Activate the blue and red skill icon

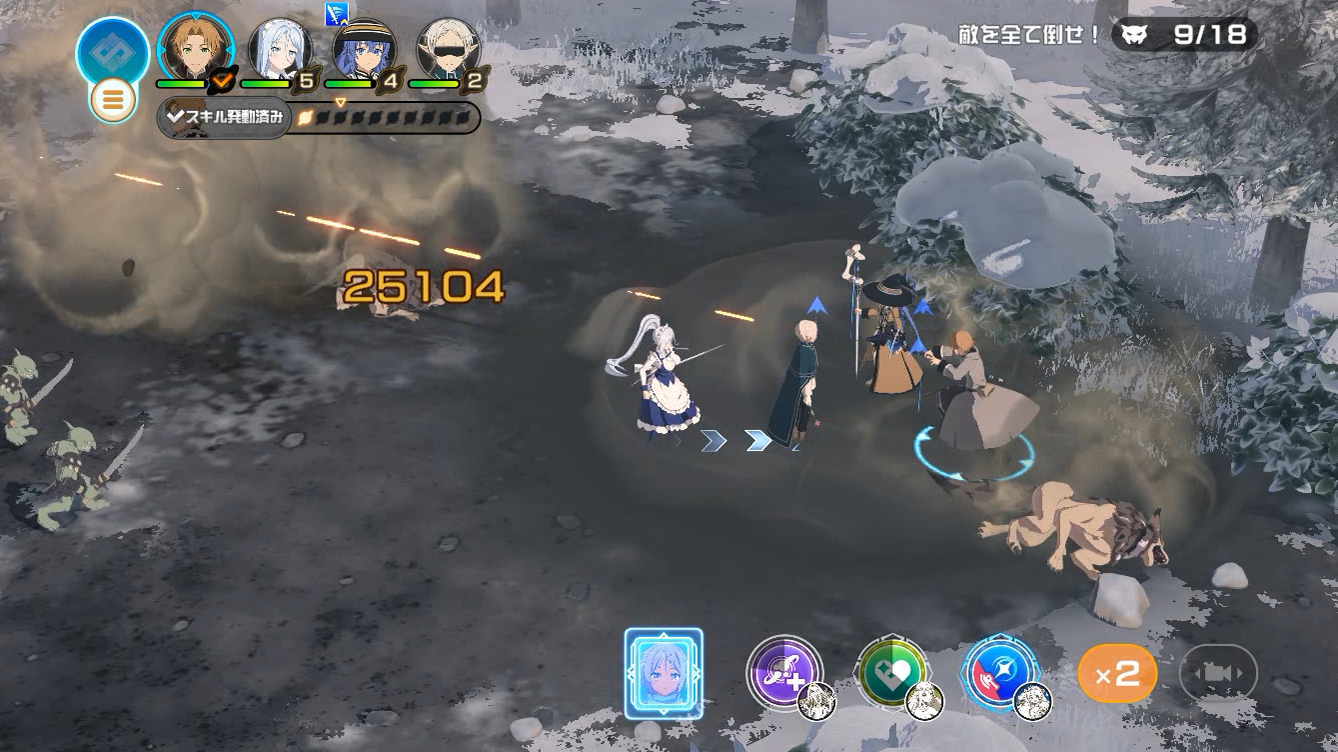point(1000,672)
